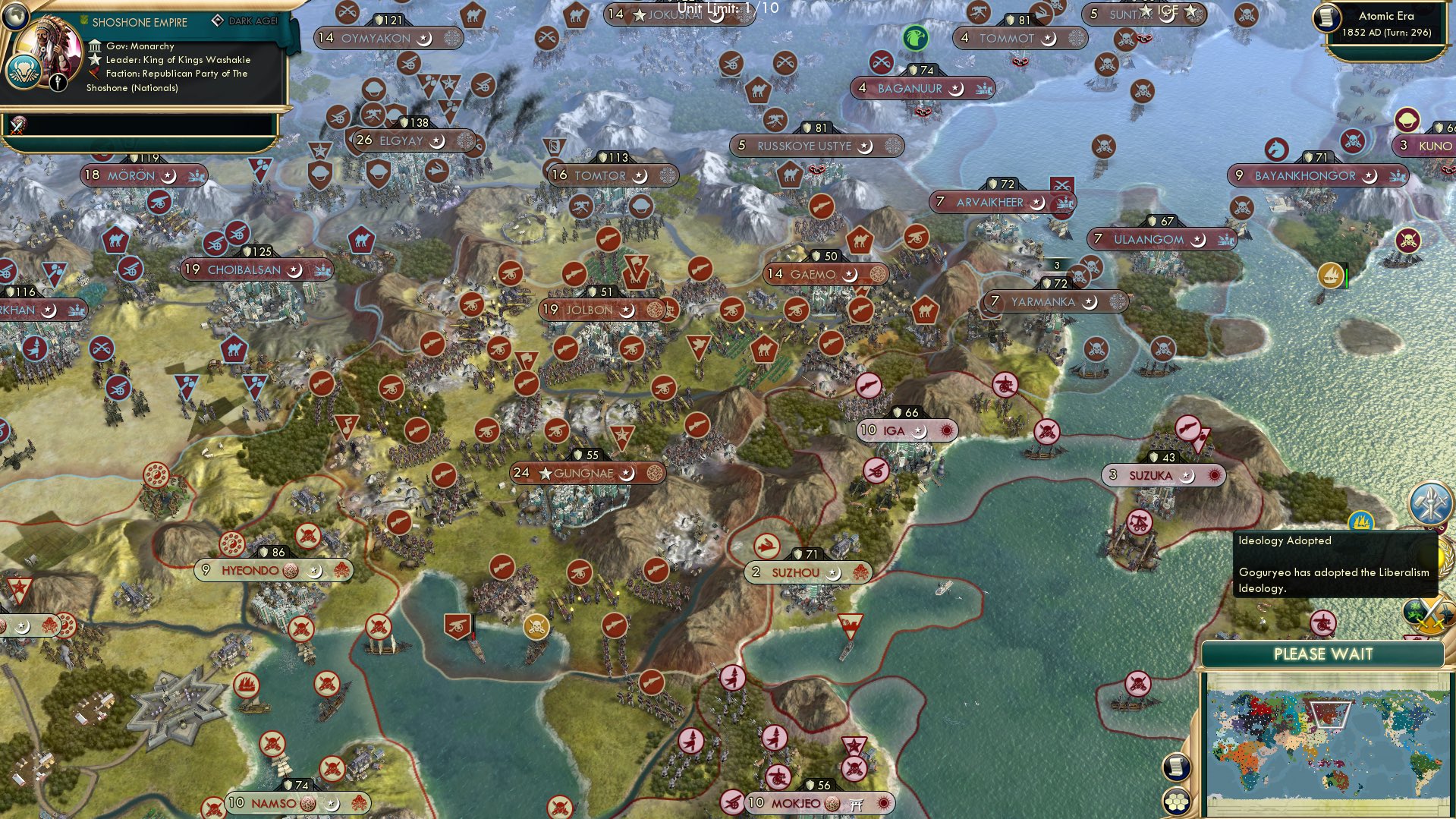Open the notification log scroll icon near the minimap
Viewport: 1456px width, 819px height.
[1178, 768]
